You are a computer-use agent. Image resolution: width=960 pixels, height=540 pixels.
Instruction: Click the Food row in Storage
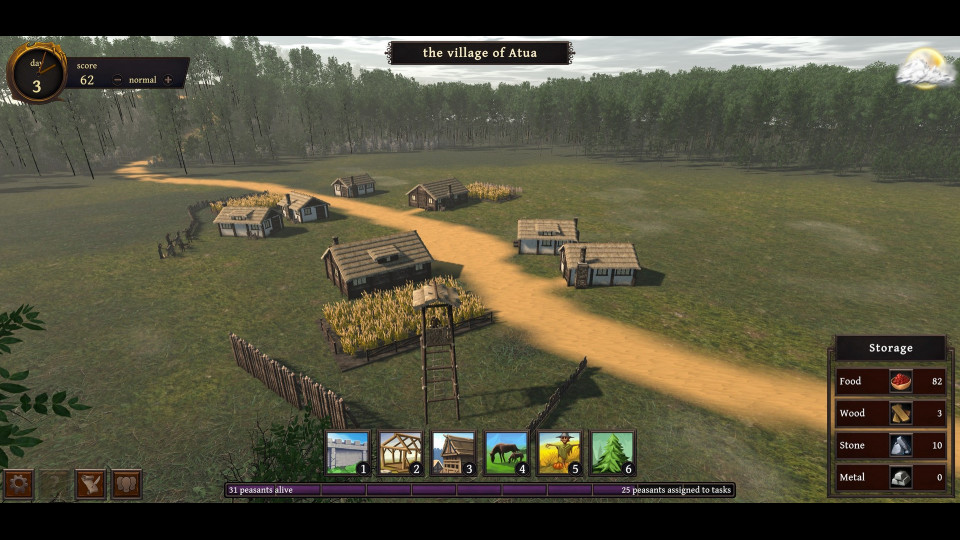pyautogui.click(x=891, y=381)
